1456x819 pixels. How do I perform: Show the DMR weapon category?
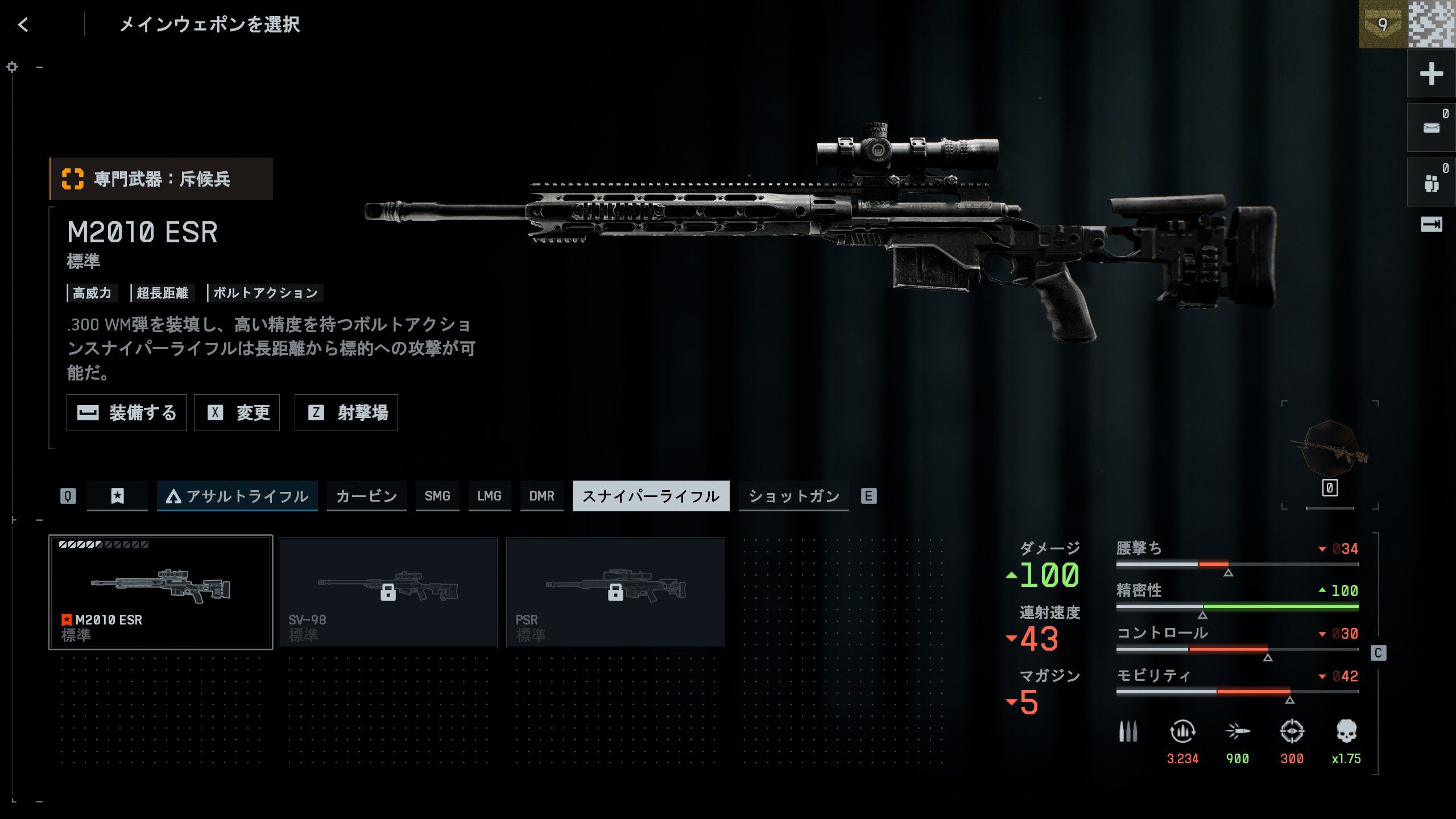[541, 496]
